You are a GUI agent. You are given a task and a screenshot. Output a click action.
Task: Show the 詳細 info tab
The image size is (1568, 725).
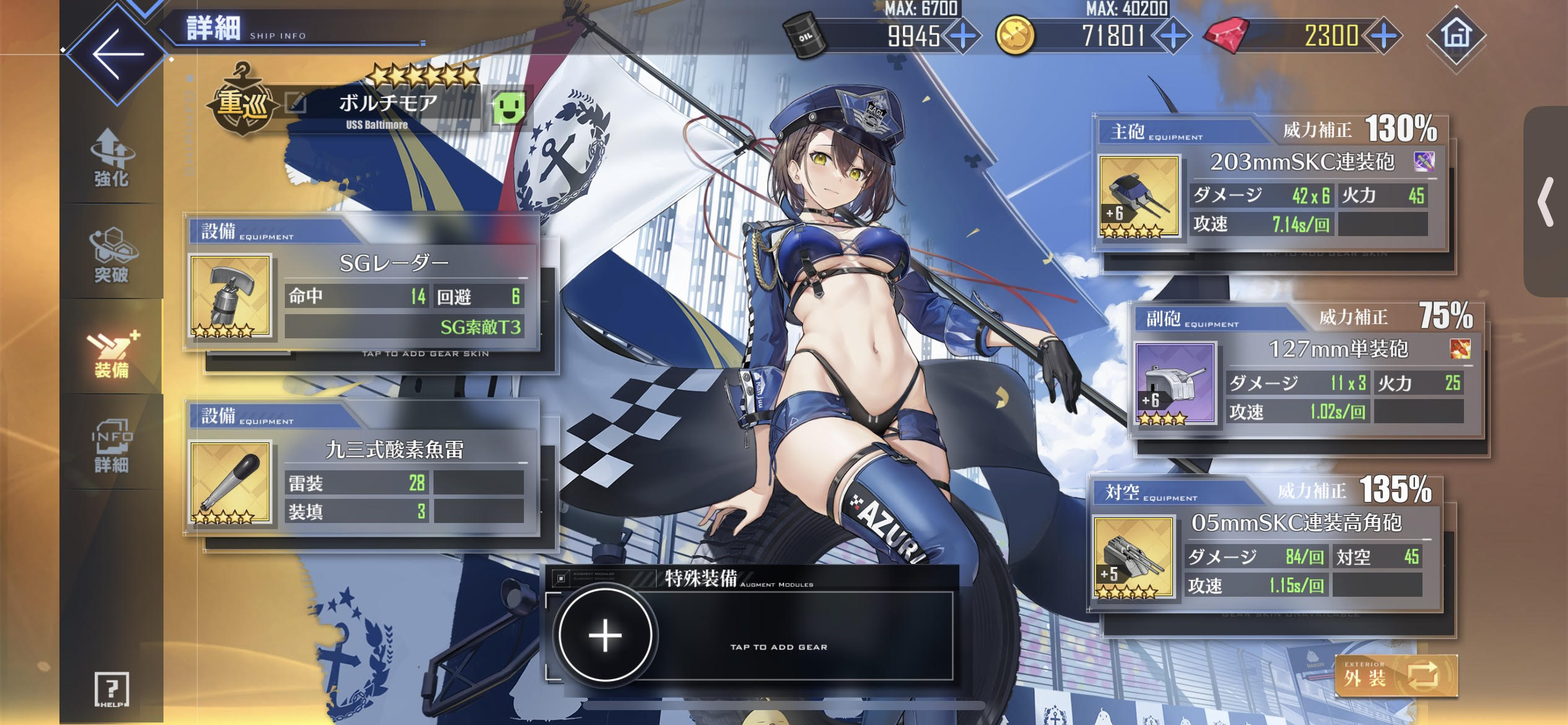(x=111, y=446)
